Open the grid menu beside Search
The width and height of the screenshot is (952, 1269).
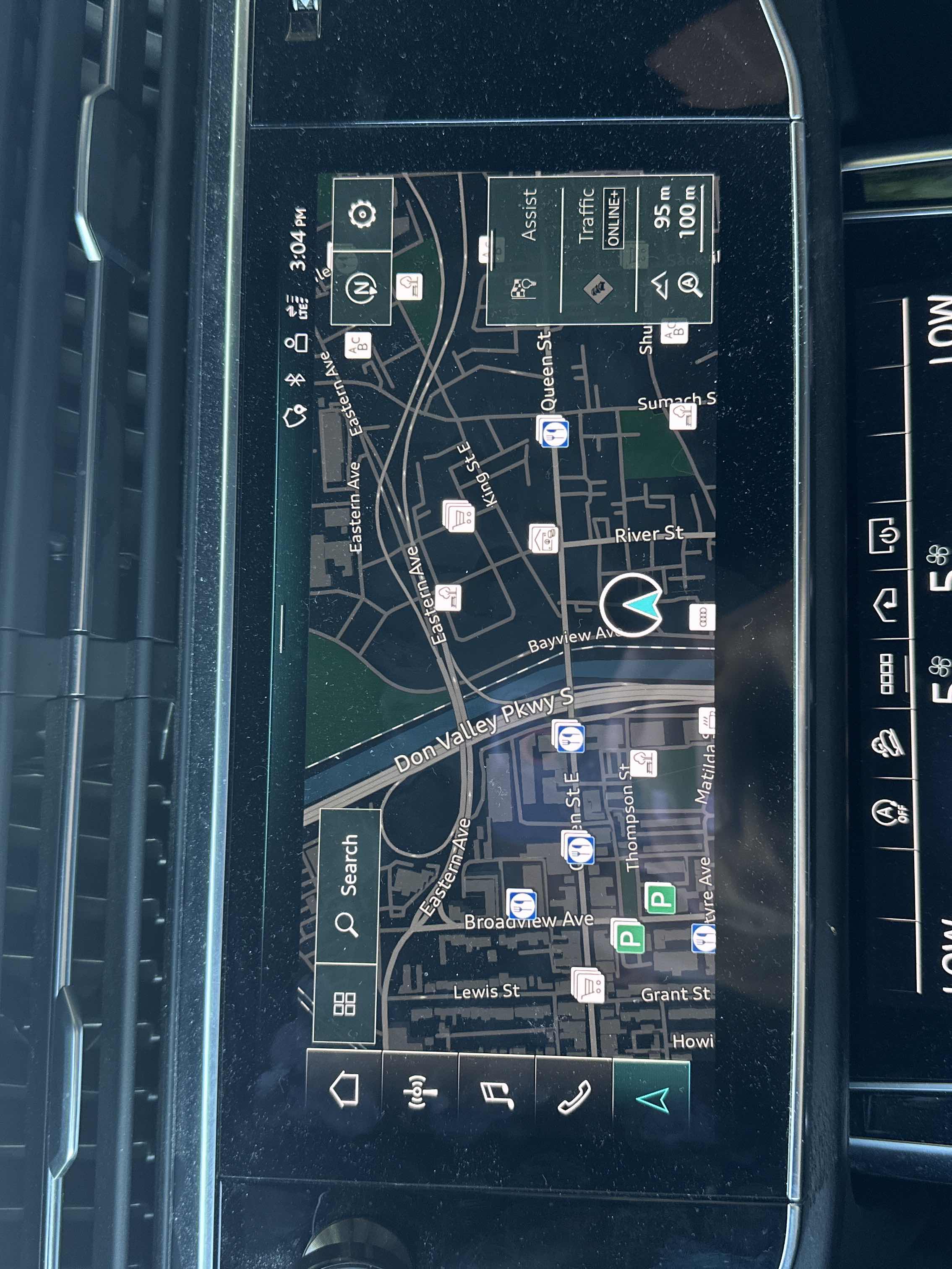[x=344, y=1003]
